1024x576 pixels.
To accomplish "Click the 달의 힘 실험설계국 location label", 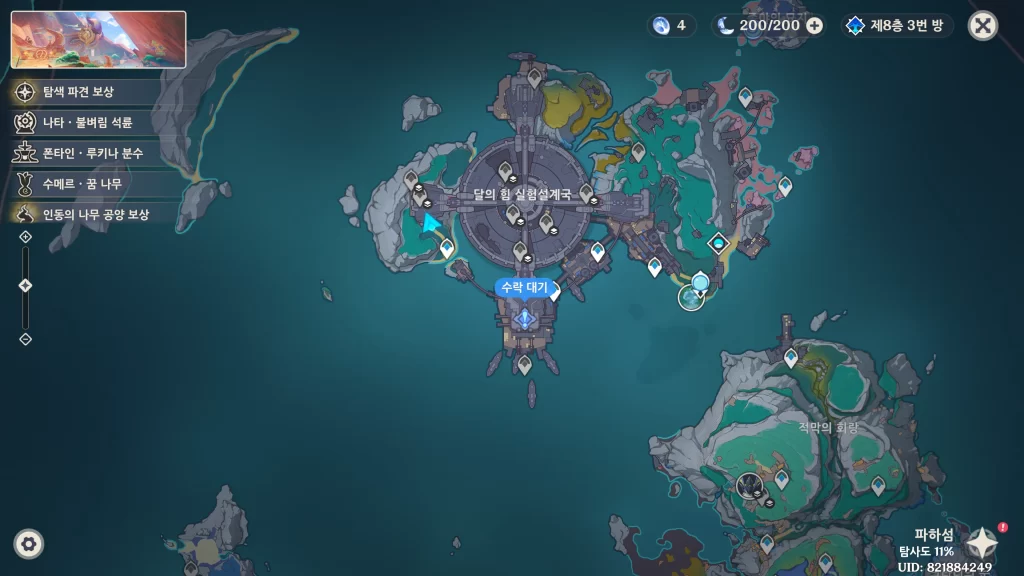I will (x=521, y=195).
